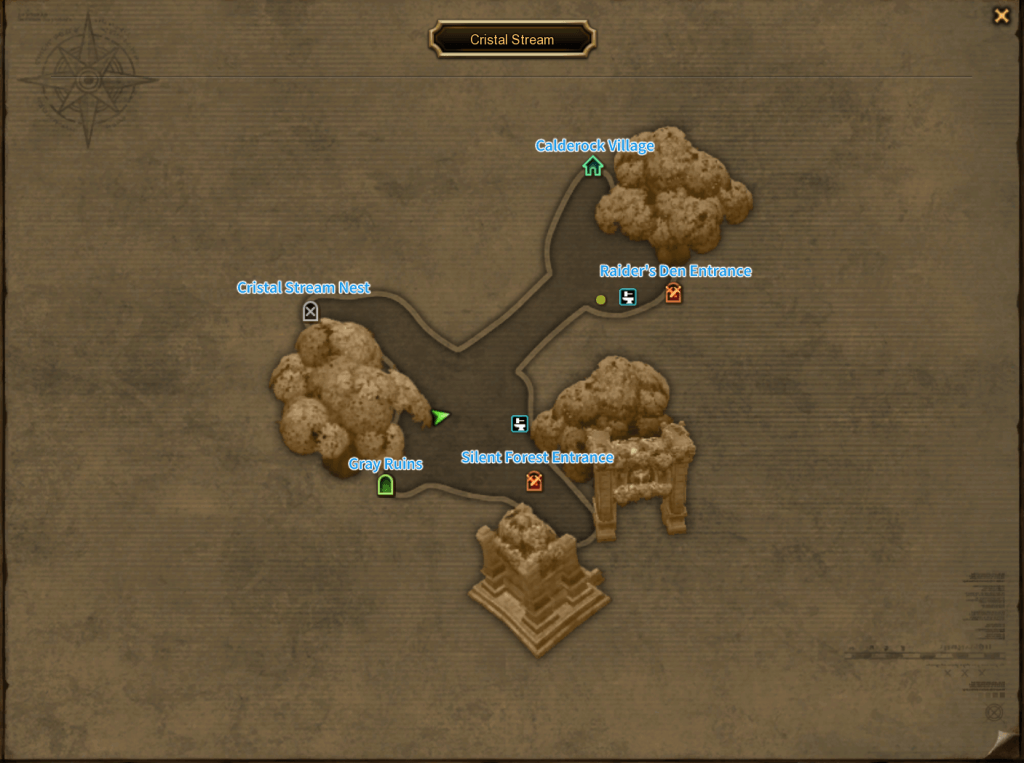Choose the Gray Ruins gate marker
Image resolution: width=1024 pixels, height=763 pixels.
385,486
